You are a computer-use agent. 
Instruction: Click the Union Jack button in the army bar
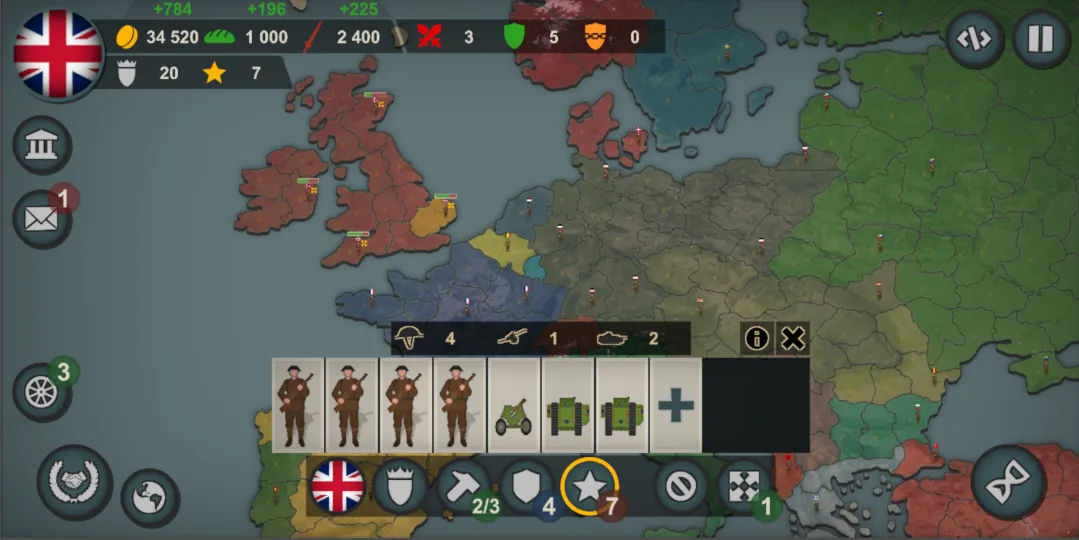[x=336, y=487]
